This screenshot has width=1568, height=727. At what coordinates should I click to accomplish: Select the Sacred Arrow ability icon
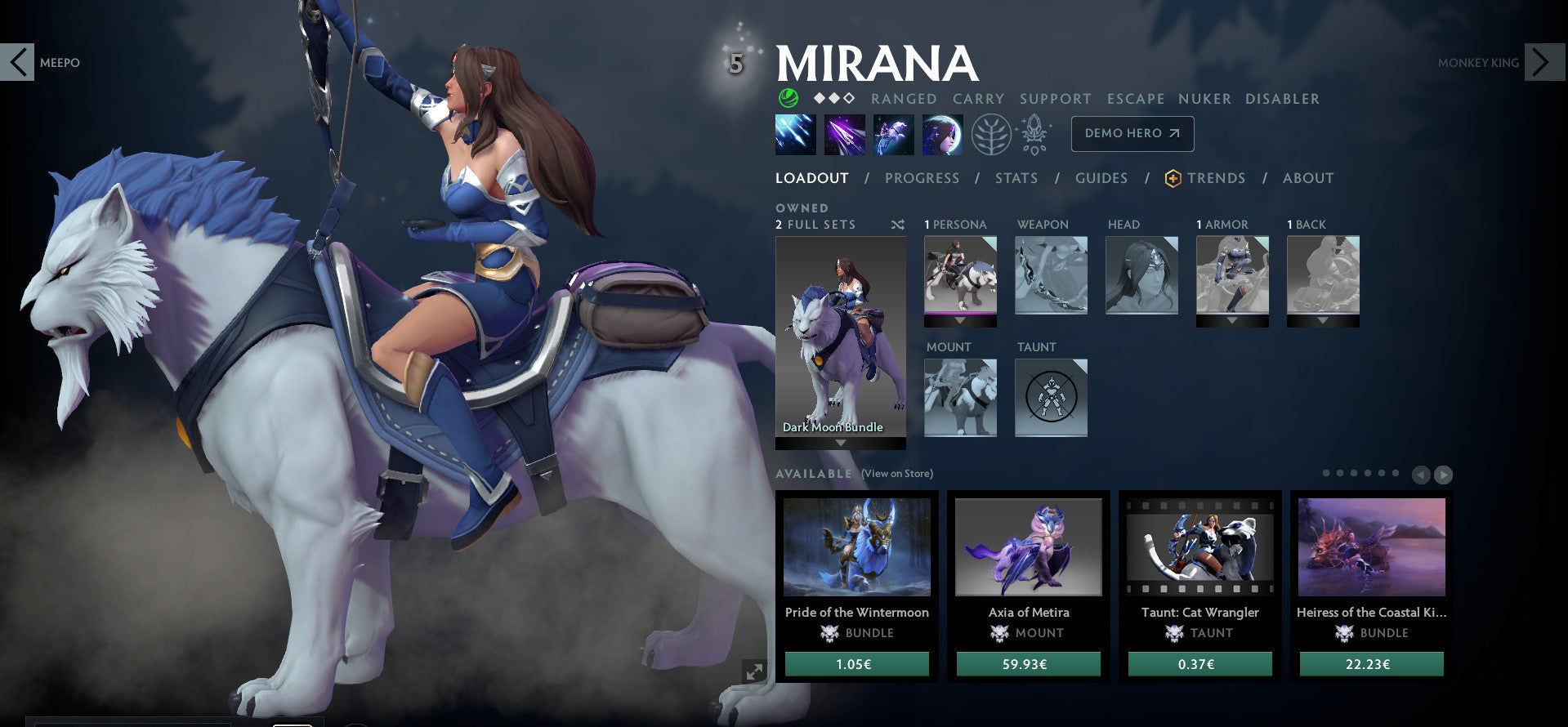(x=845, y=134)
